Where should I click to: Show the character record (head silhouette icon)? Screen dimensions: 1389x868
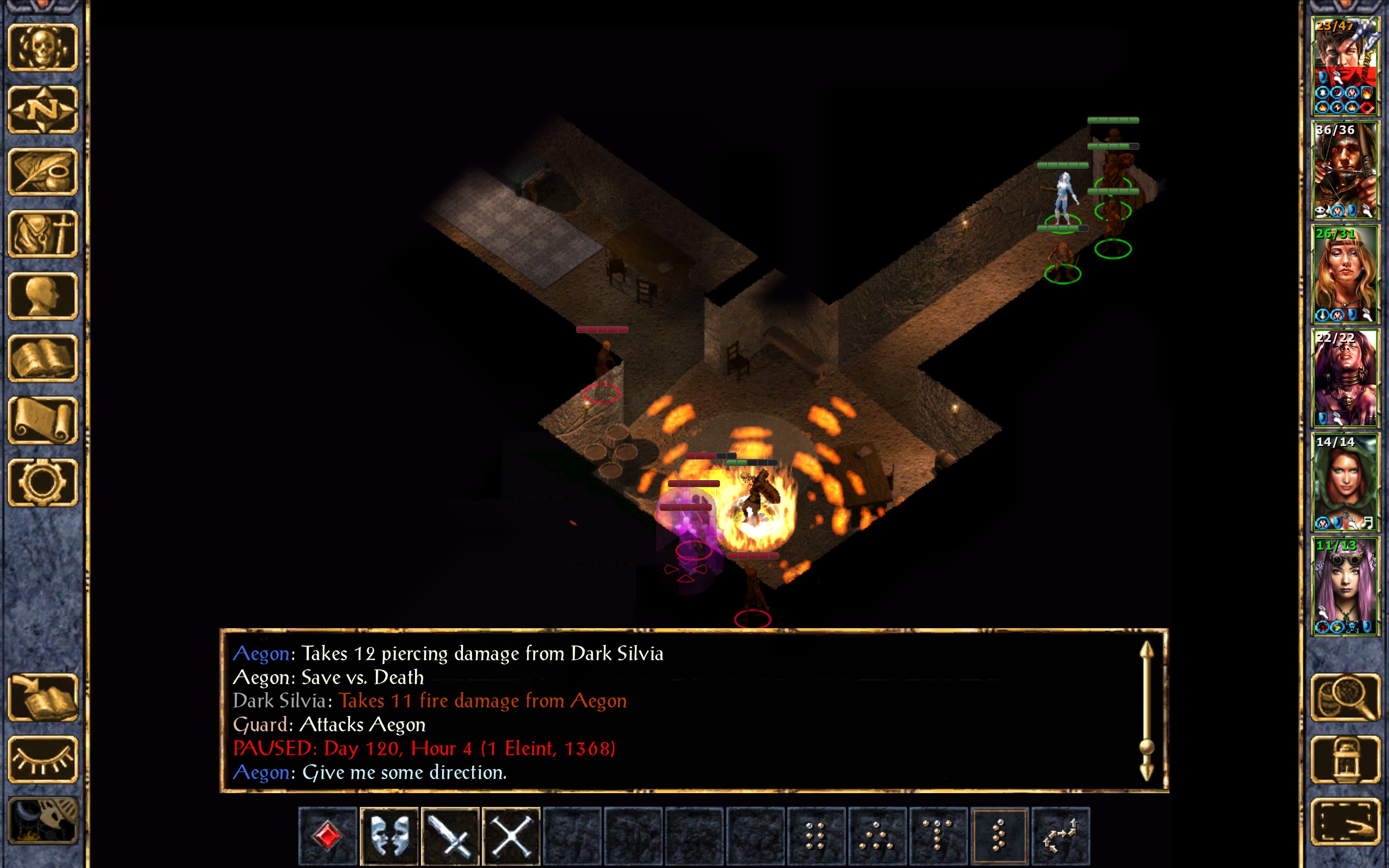coord(43,296)
